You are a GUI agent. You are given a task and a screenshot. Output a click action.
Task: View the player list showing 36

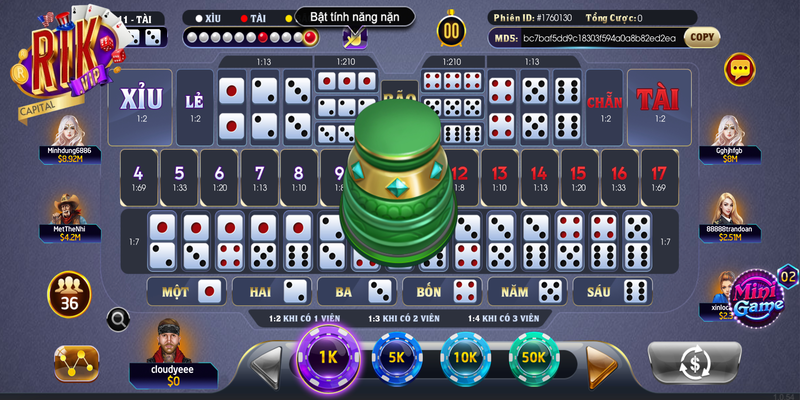[x=69, y=297]
